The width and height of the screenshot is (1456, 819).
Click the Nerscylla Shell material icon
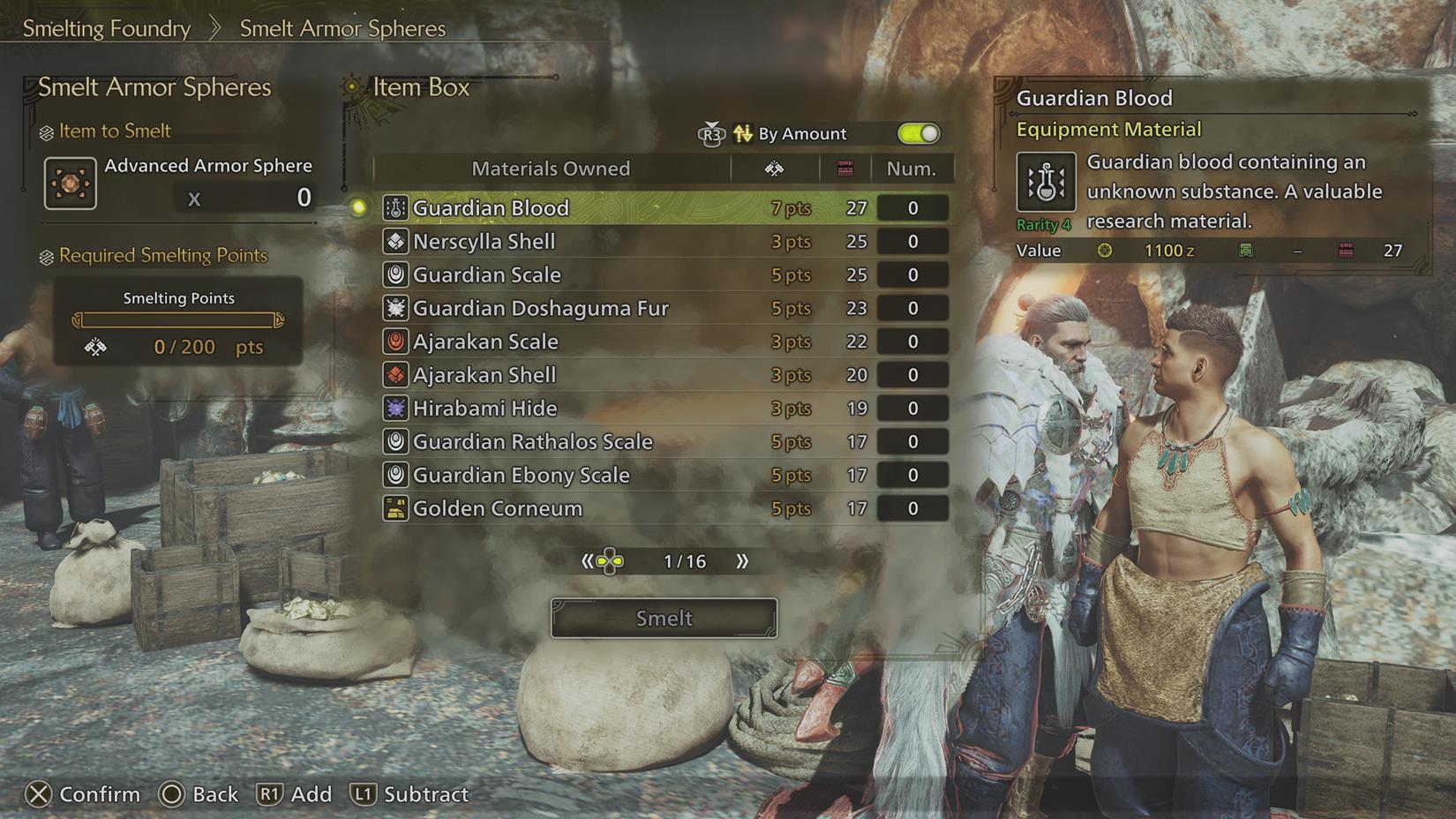pos(395,241)
